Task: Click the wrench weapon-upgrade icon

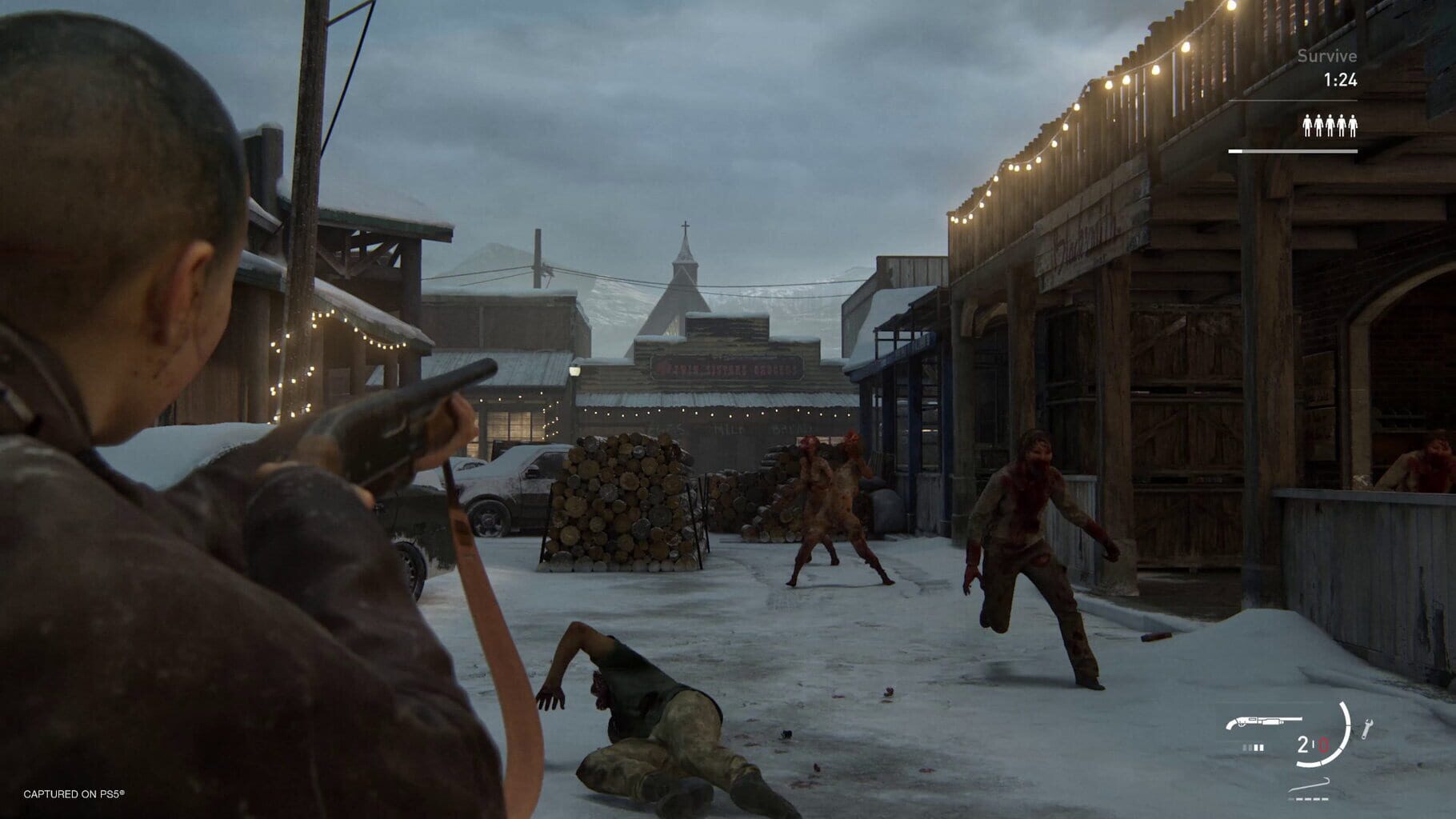Action: (1368, 729)
